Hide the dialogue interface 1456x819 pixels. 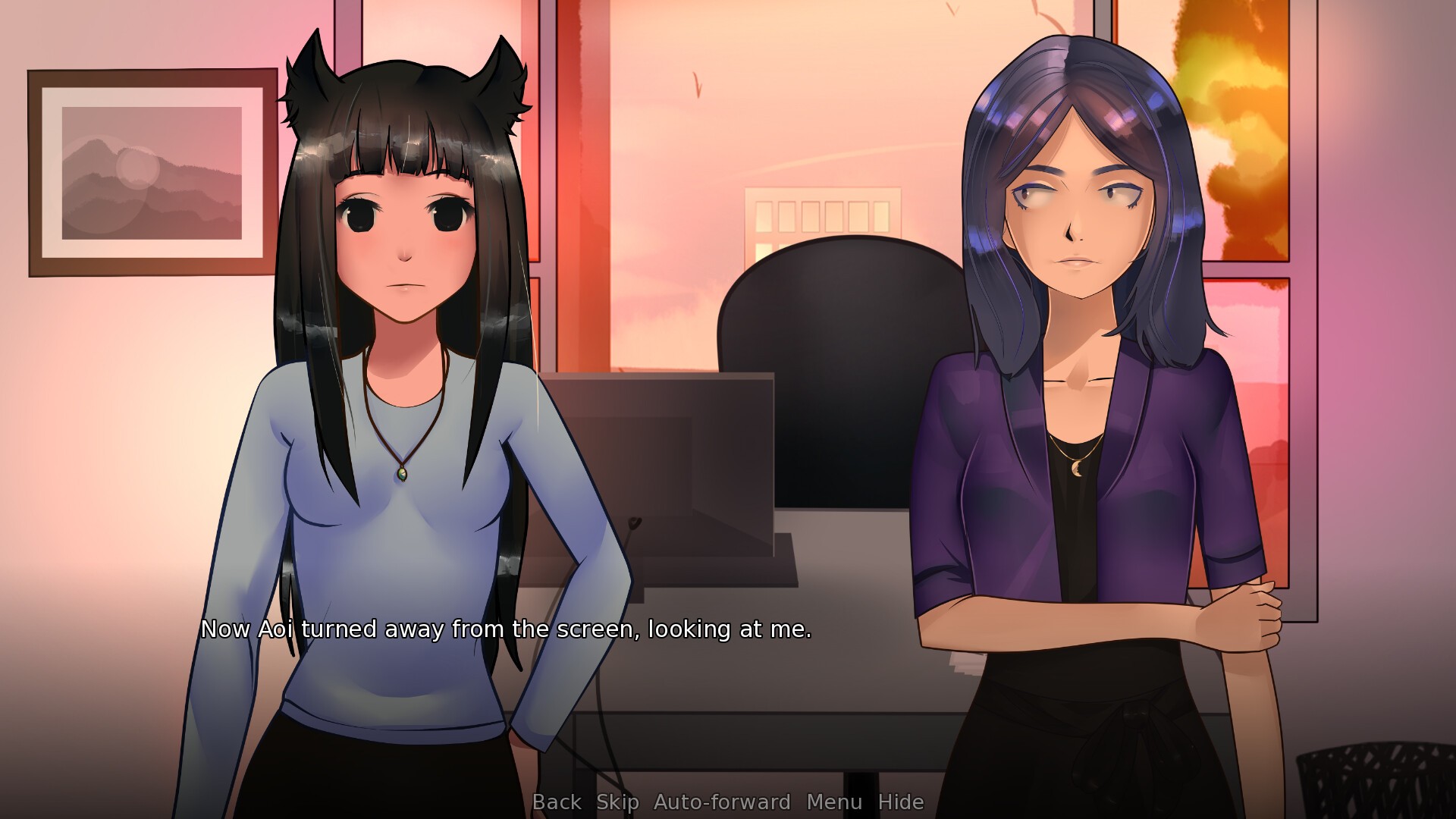coord(901,802)
